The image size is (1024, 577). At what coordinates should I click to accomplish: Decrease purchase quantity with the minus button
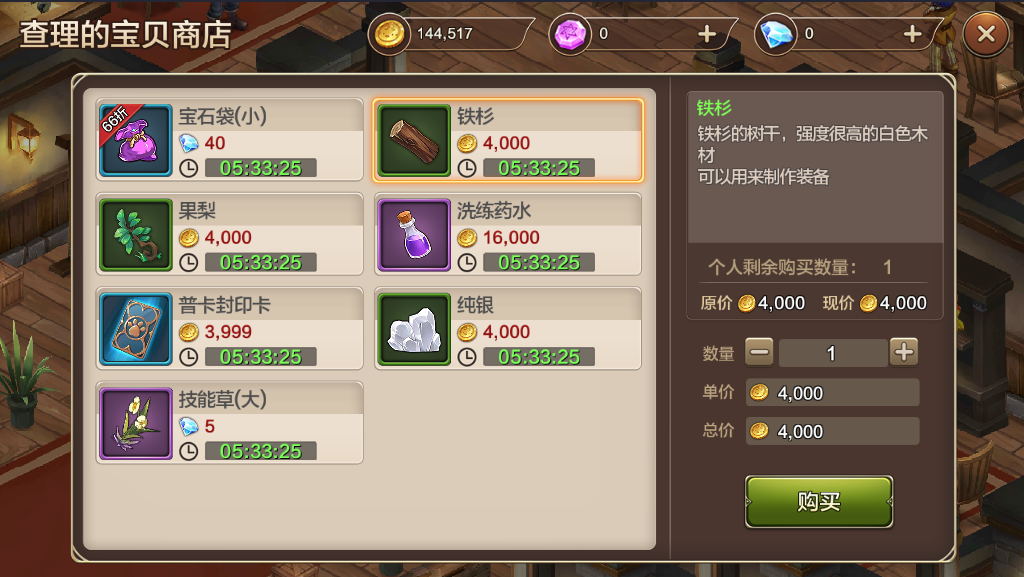760,352
